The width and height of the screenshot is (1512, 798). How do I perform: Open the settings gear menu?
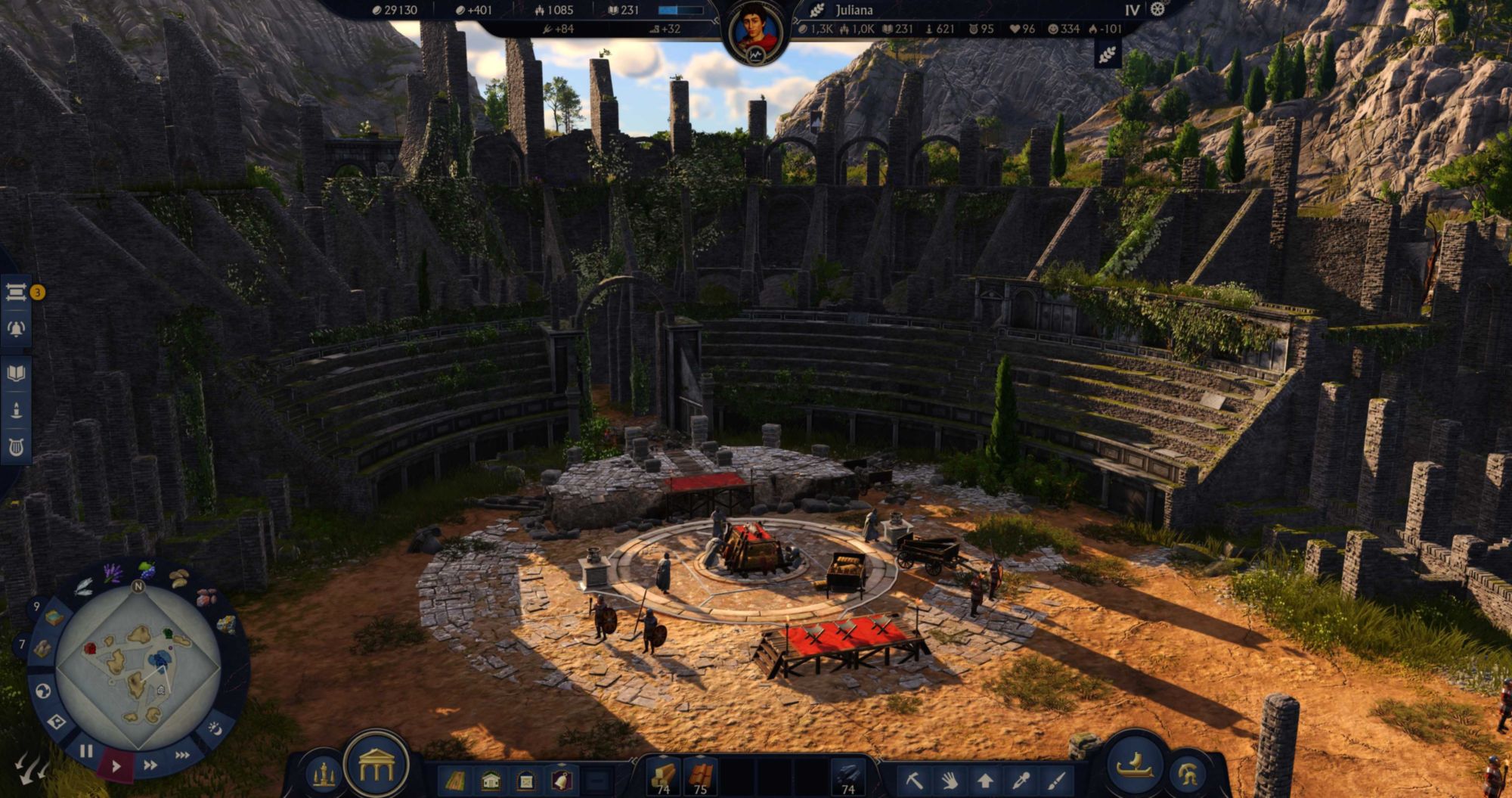tap(1157, 10)
